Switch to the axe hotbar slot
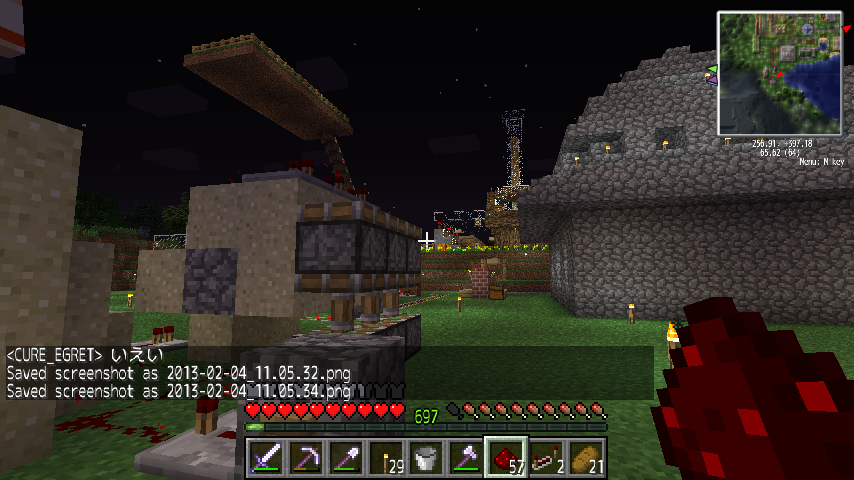 pos(466,459)
